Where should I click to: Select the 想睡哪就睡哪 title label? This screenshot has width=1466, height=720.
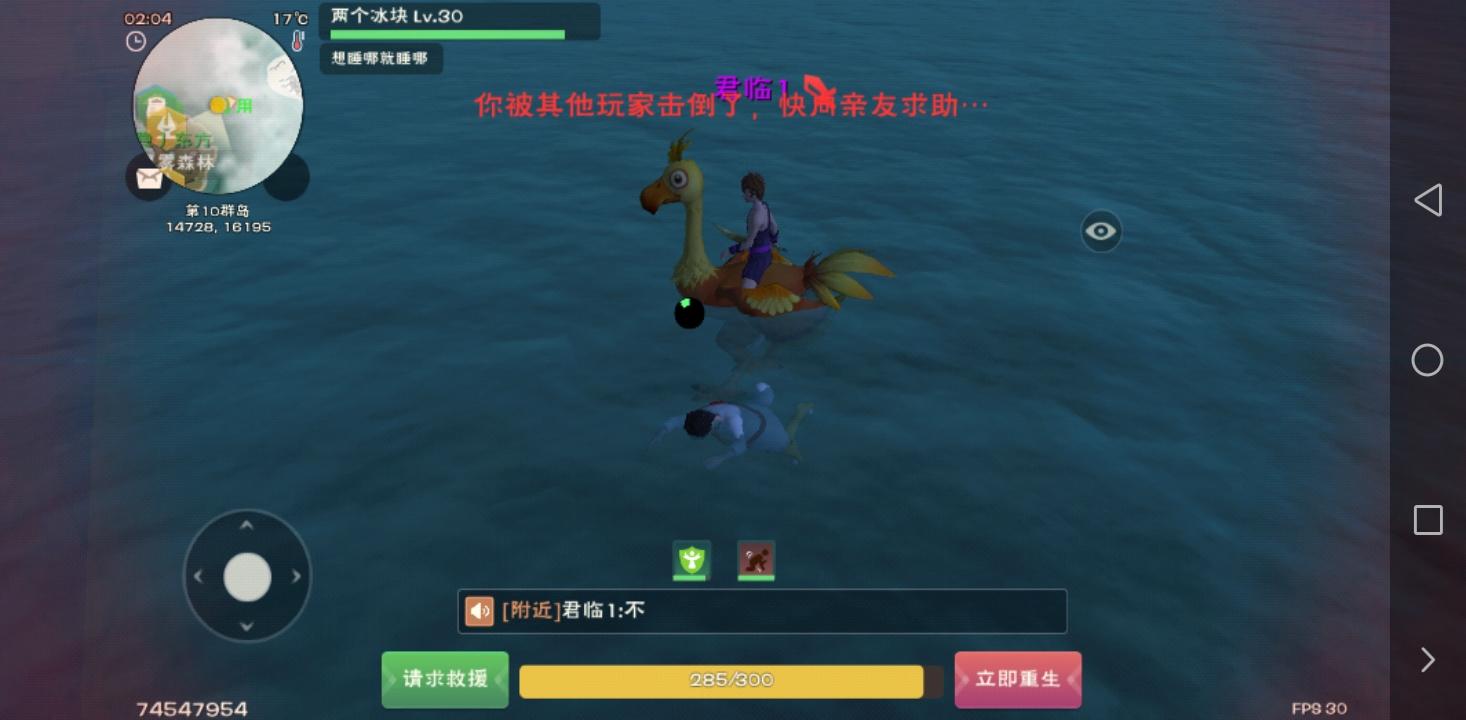pyautogui.click(x=381, y=58)
